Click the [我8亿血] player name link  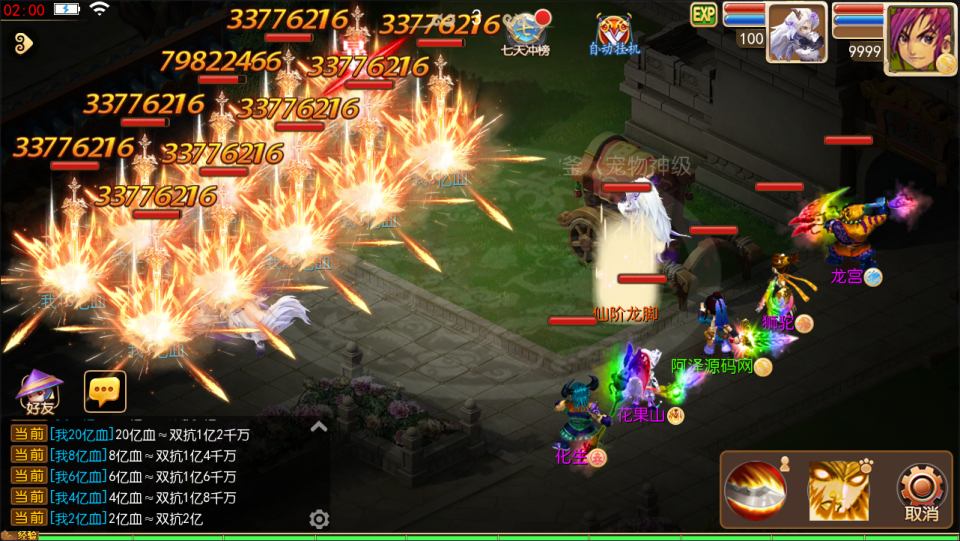78,455
